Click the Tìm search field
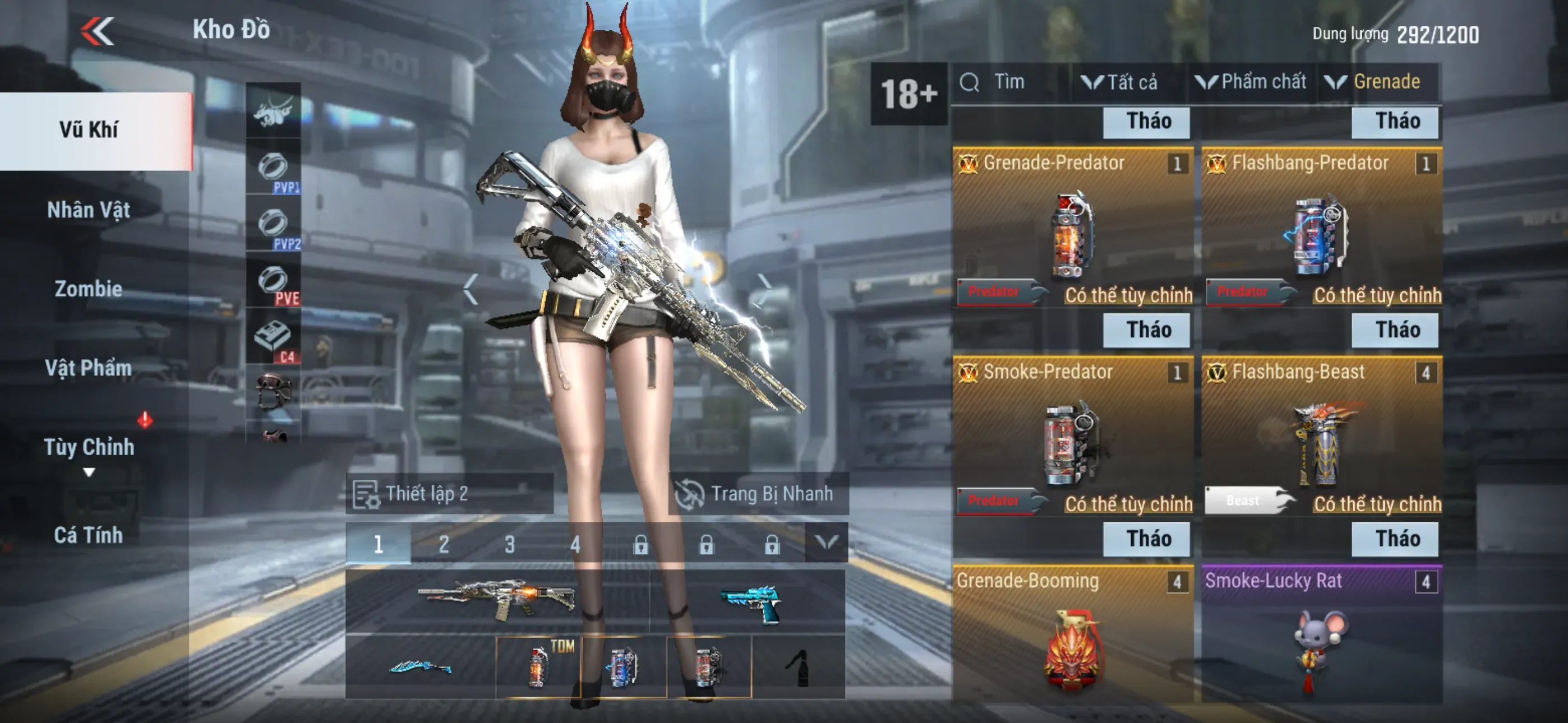The width and height of the screenshot is (1568, 723). coord(1011,82)
